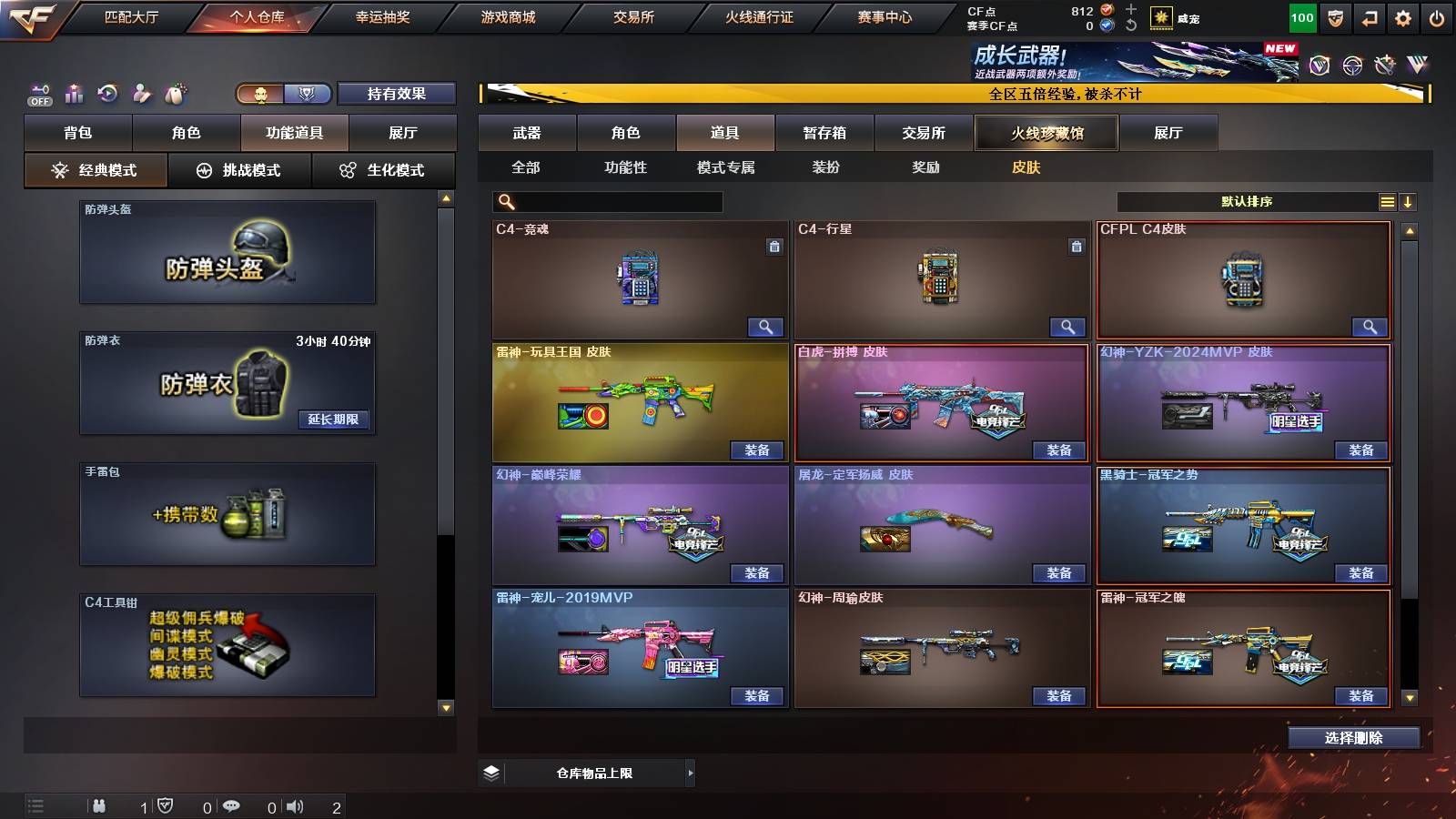This screenshot has width=1456, height=819.
Task: Switch to the 火线珍藏馆 tab
Action: [1046, 133]
